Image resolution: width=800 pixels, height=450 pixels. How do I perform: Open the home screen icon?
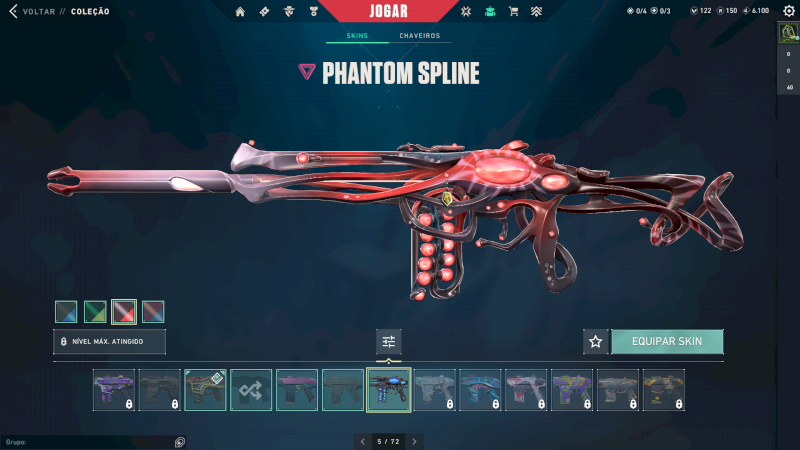pyautogui.click(x=240, y=12)
